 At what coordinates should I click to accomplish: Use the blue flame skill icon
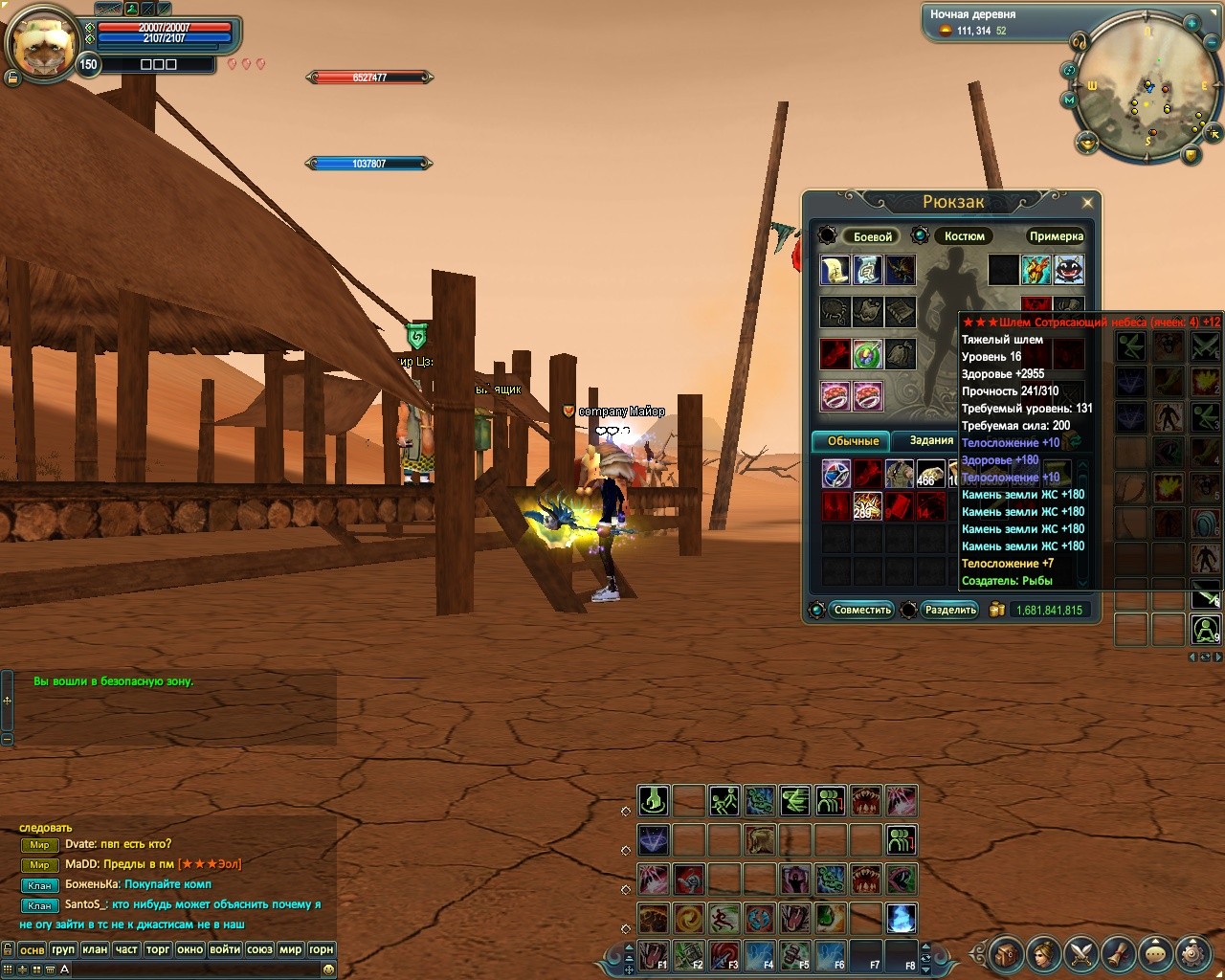901,919
